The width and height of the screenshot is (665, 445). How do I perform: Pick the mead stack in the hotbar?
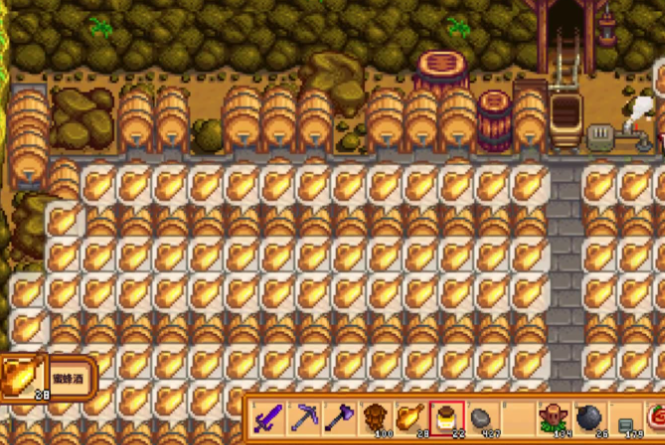(409, 416)
